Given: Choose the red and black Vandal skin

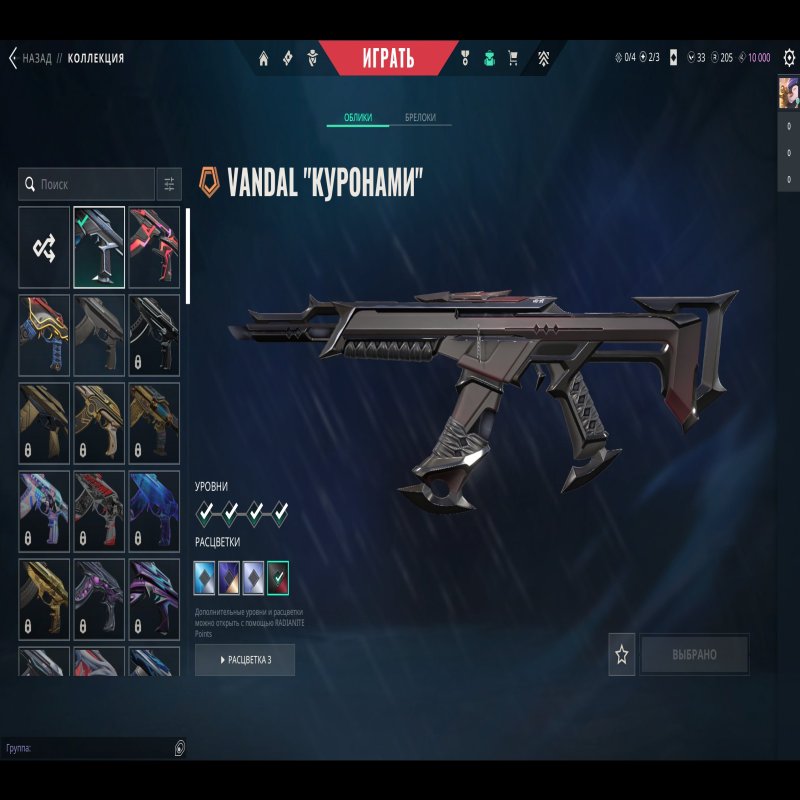Looking at the screenshot, I should (154, 248).
